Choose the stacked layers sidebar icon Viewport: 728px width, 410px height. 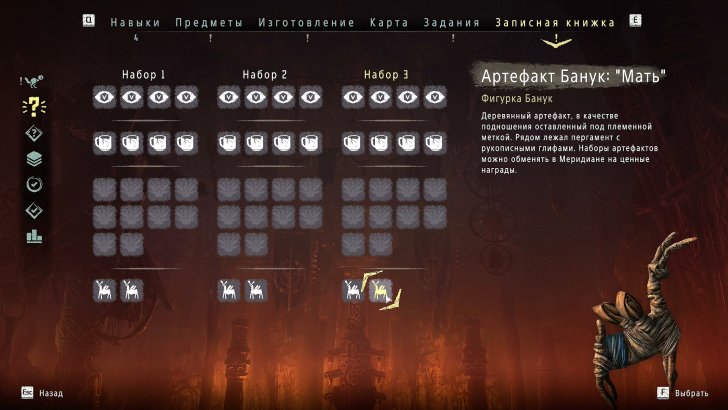pyautogui.click(x=34, y=158)
